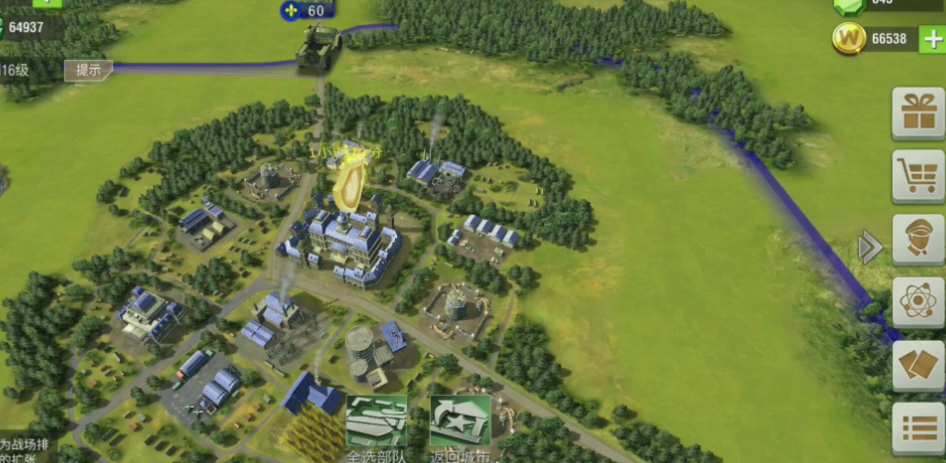The width and height of the screenshot is (946, 463).
Task: Expand the side panel arrow
Action: (870, 247)
